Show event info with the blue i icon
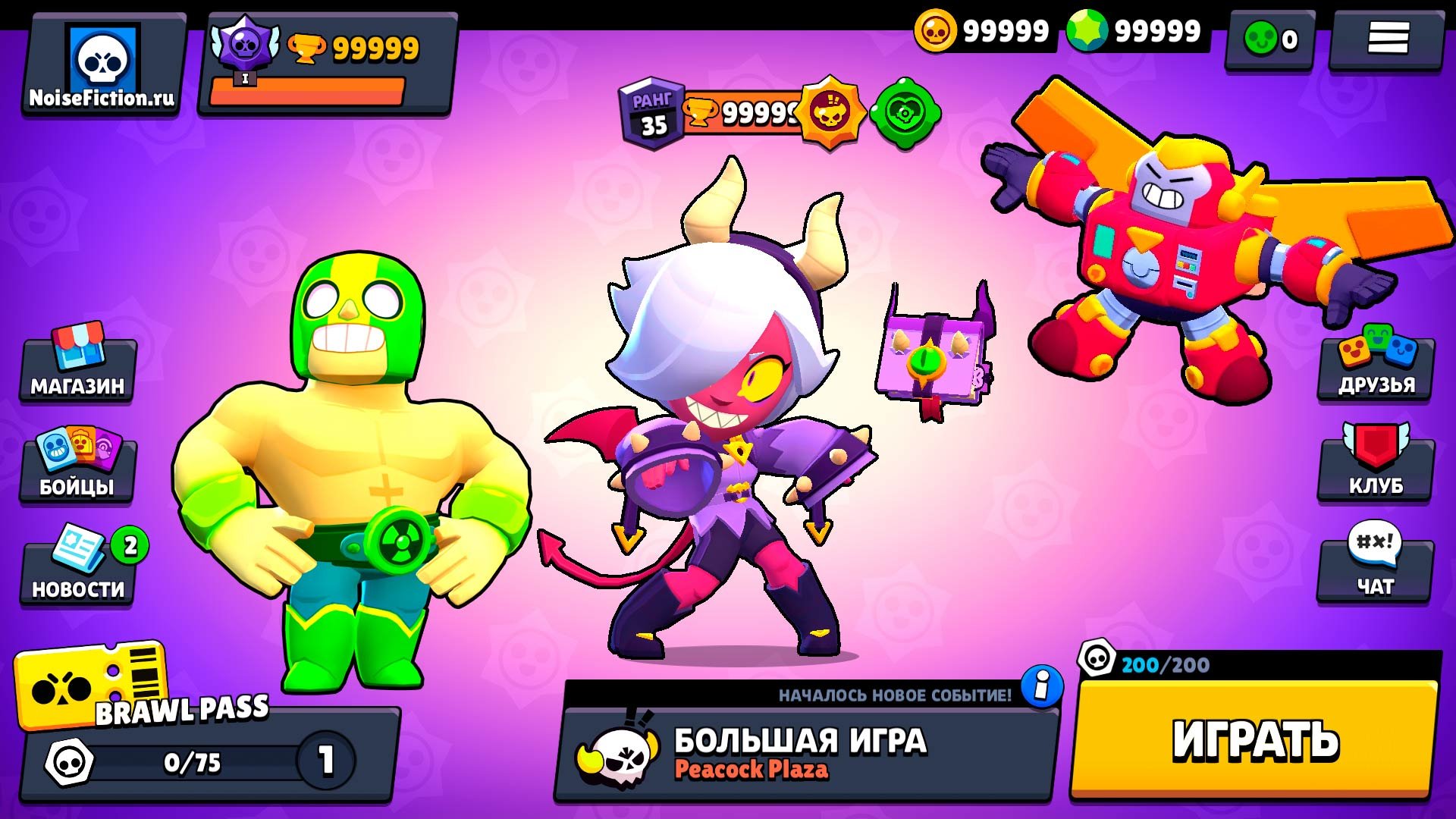Screen dimensions: 1456x819 [1042, 686]
